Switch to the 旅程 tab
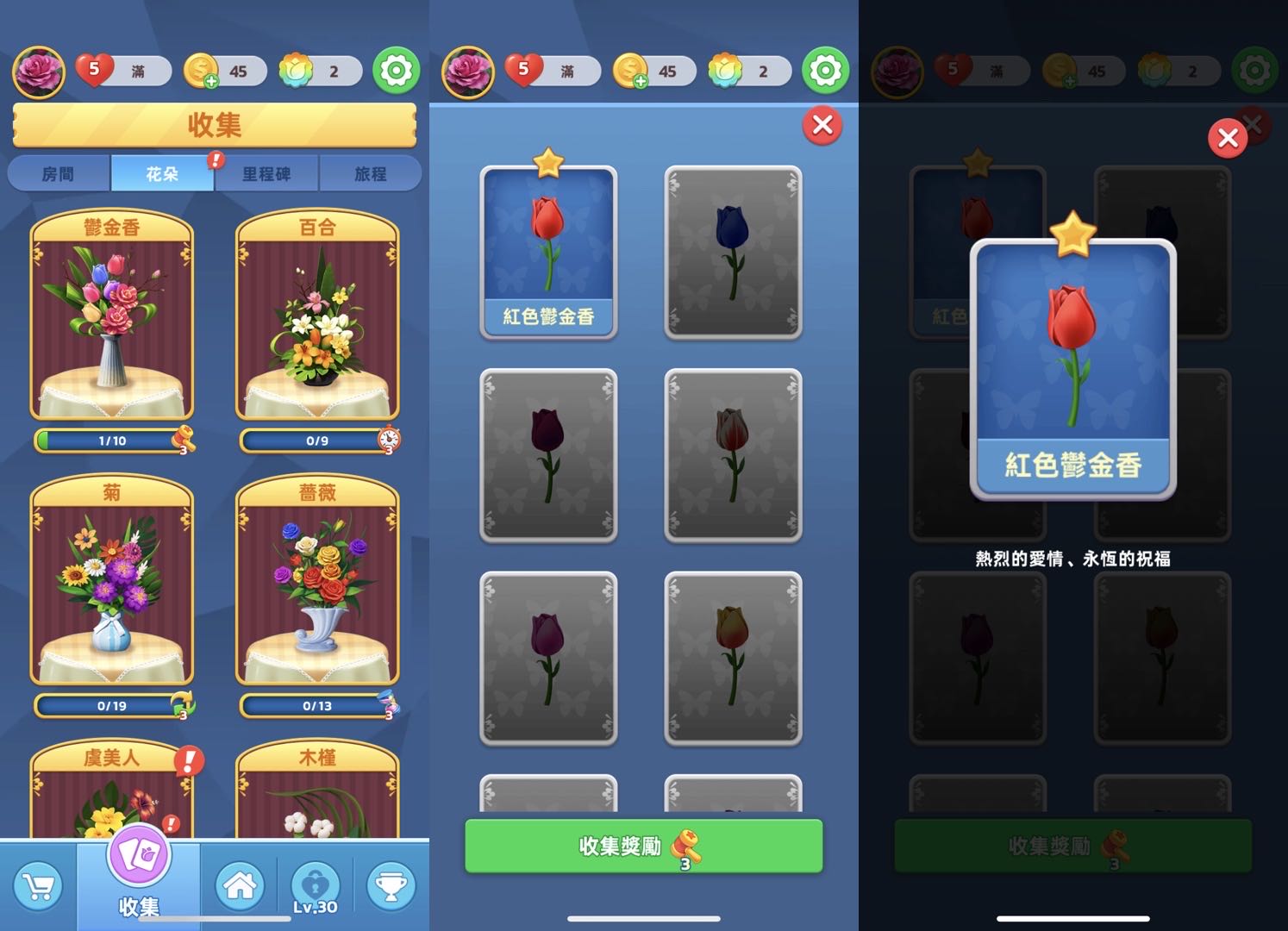 (371, 173)
